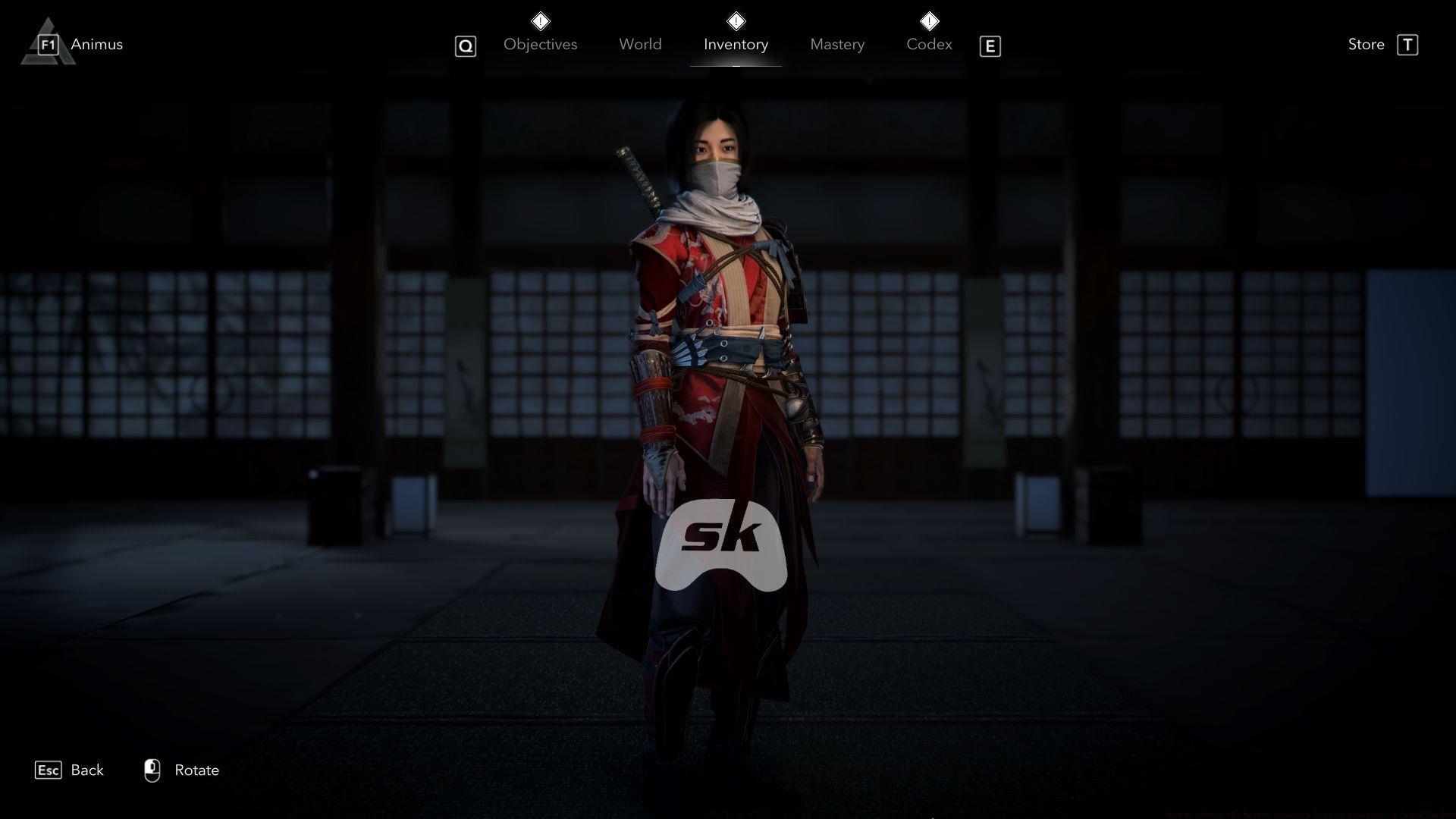Open the Store

1365,44
